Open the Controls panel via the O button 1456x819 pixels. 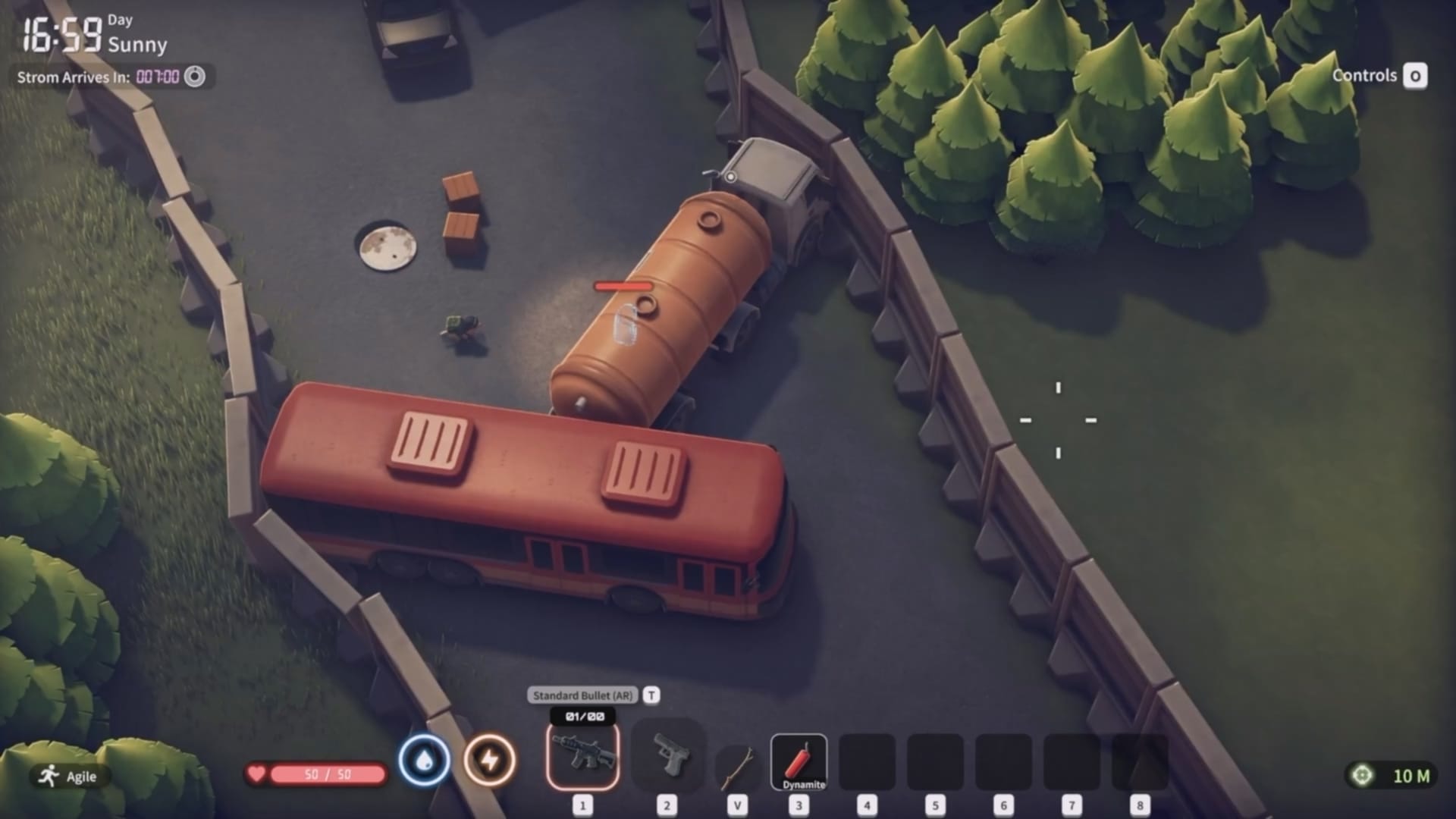coord(1417,76)
